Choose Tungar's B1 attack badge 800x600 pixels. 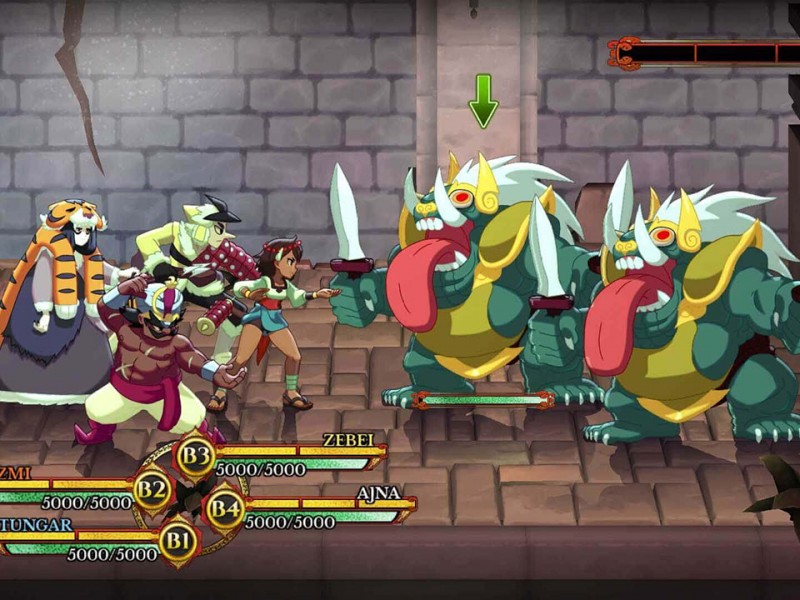[x=179, y=542]
